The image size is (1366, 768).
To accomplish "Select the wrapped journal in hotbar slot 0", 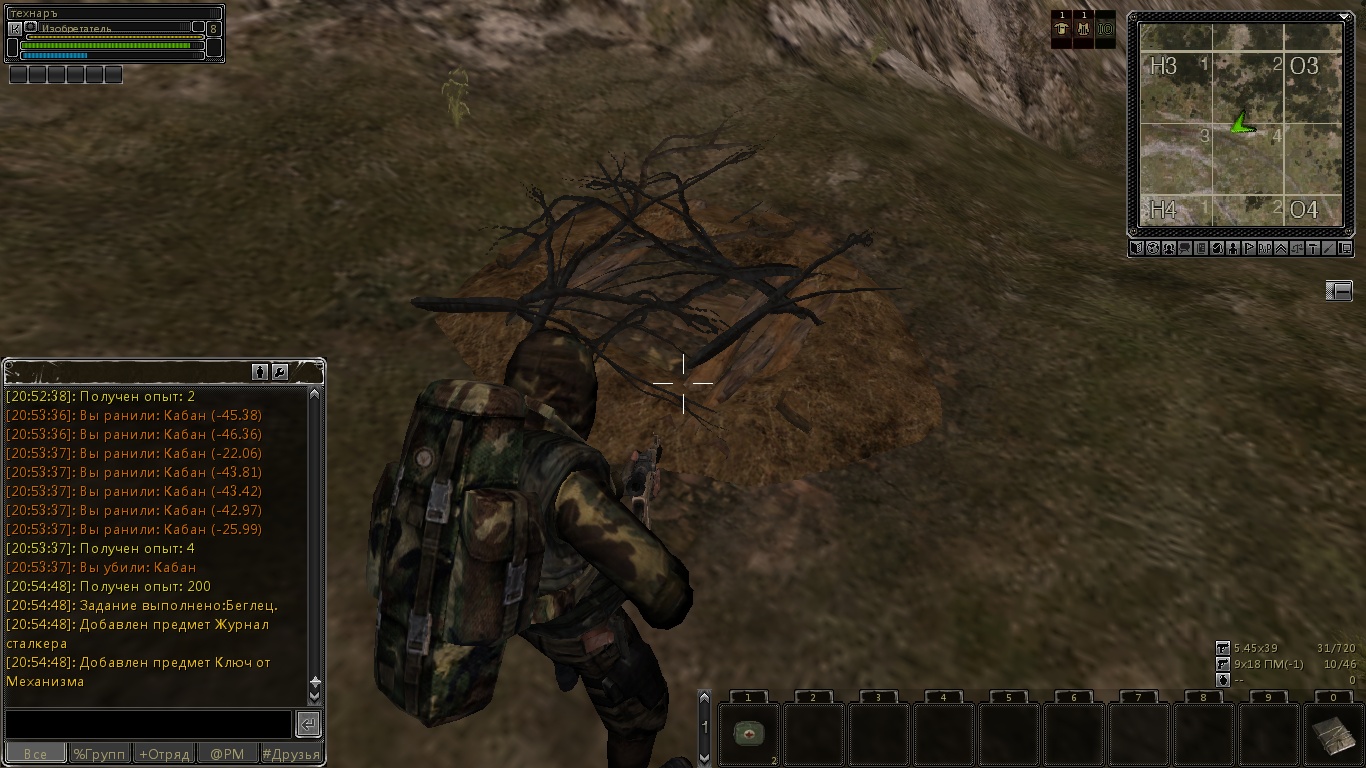I will pos(1333,735).
